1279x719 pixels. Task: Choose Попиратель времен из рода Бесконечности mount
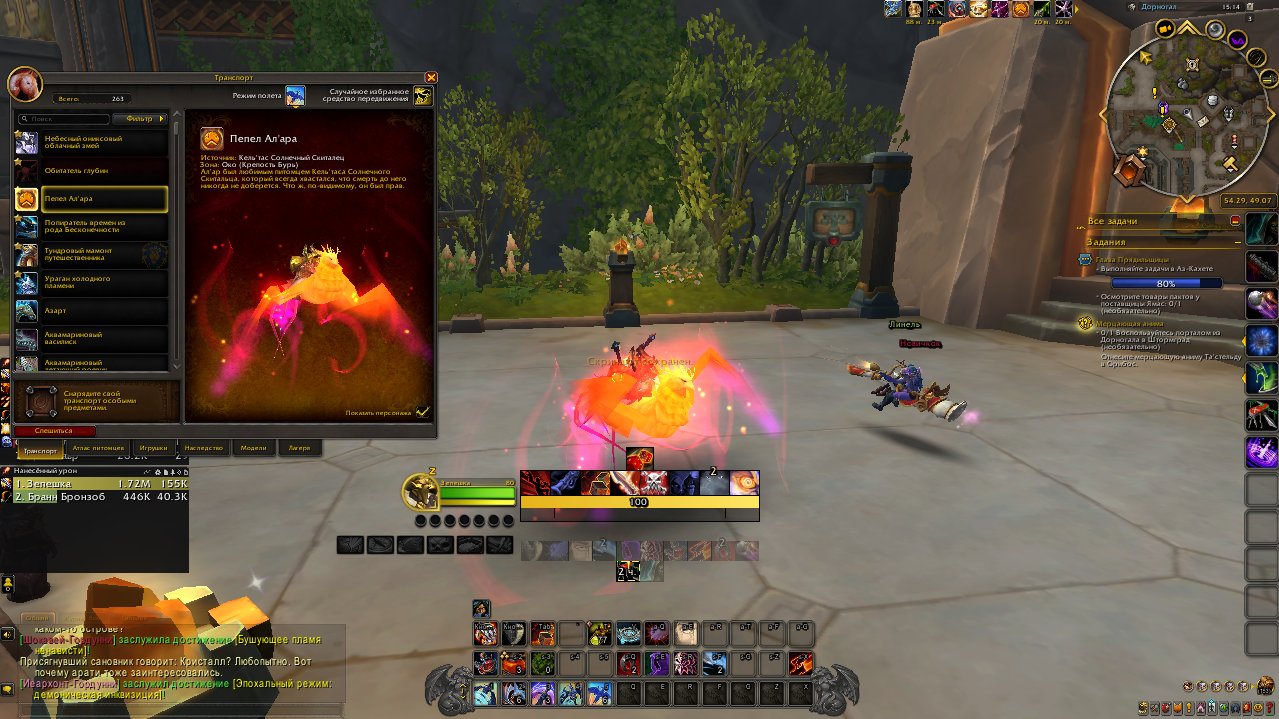91,227
